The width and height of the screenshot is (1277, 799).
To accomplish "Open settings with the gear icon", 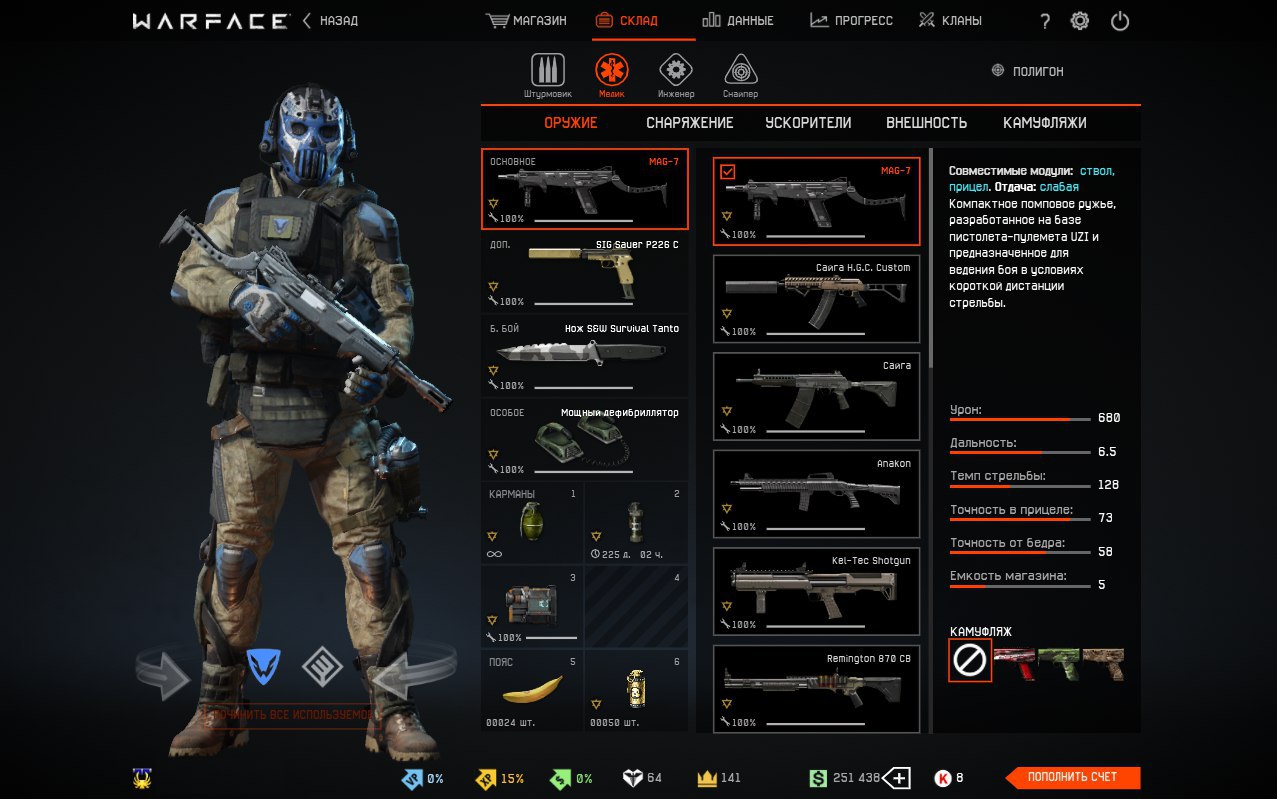I will 1080,21.
